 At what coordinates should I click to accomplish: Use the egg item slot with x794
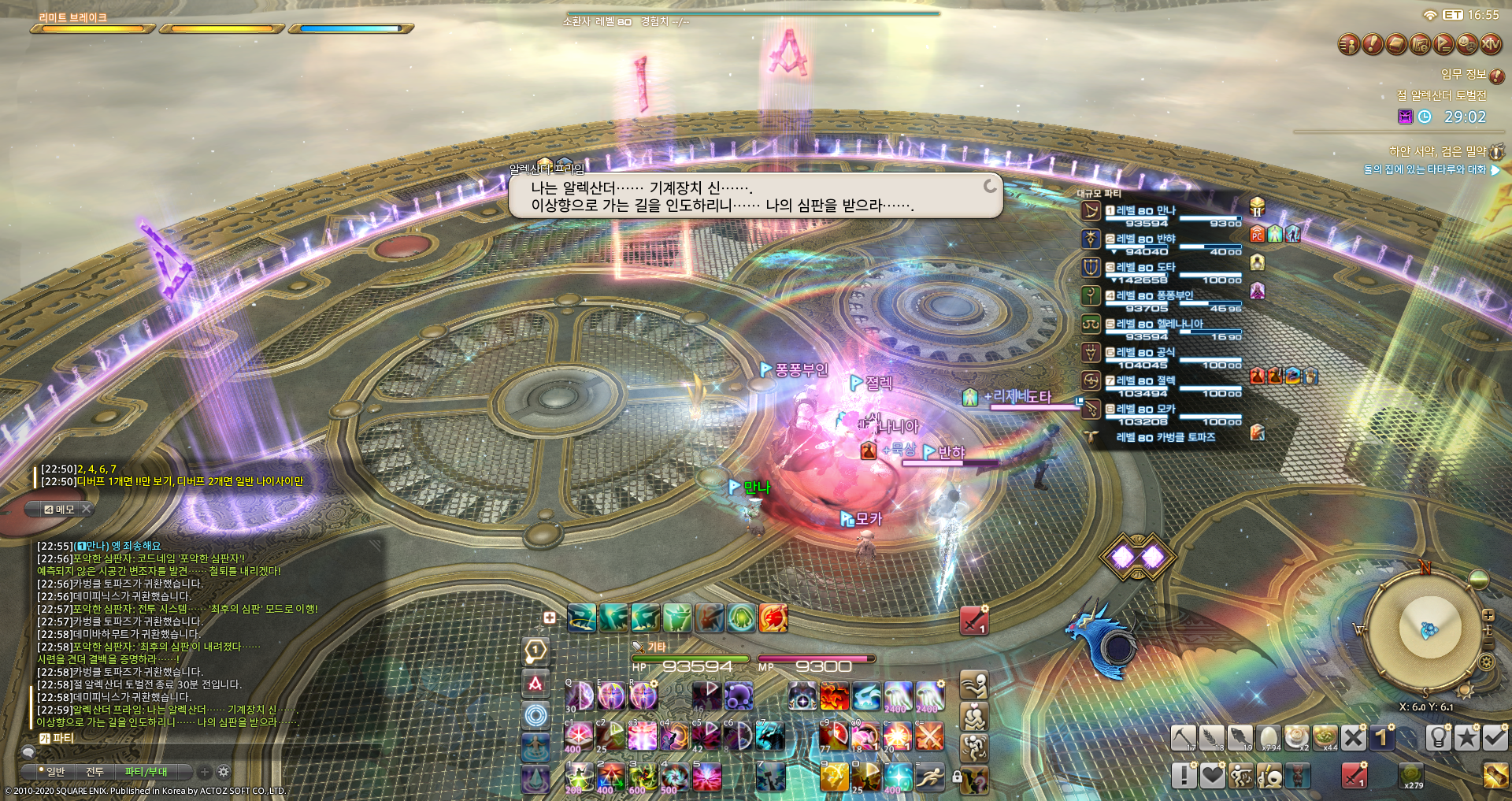1269,738
